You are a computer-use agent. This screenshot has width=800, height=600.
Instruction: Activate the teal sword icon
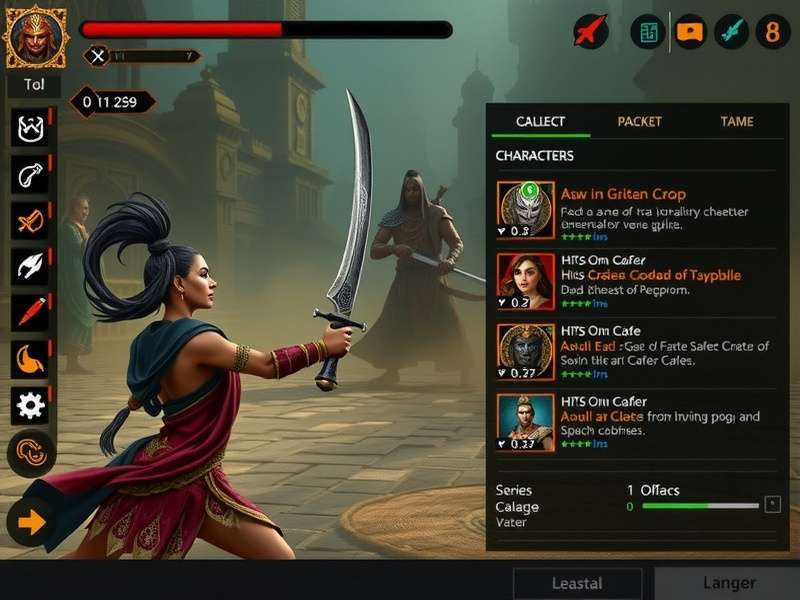732,32
